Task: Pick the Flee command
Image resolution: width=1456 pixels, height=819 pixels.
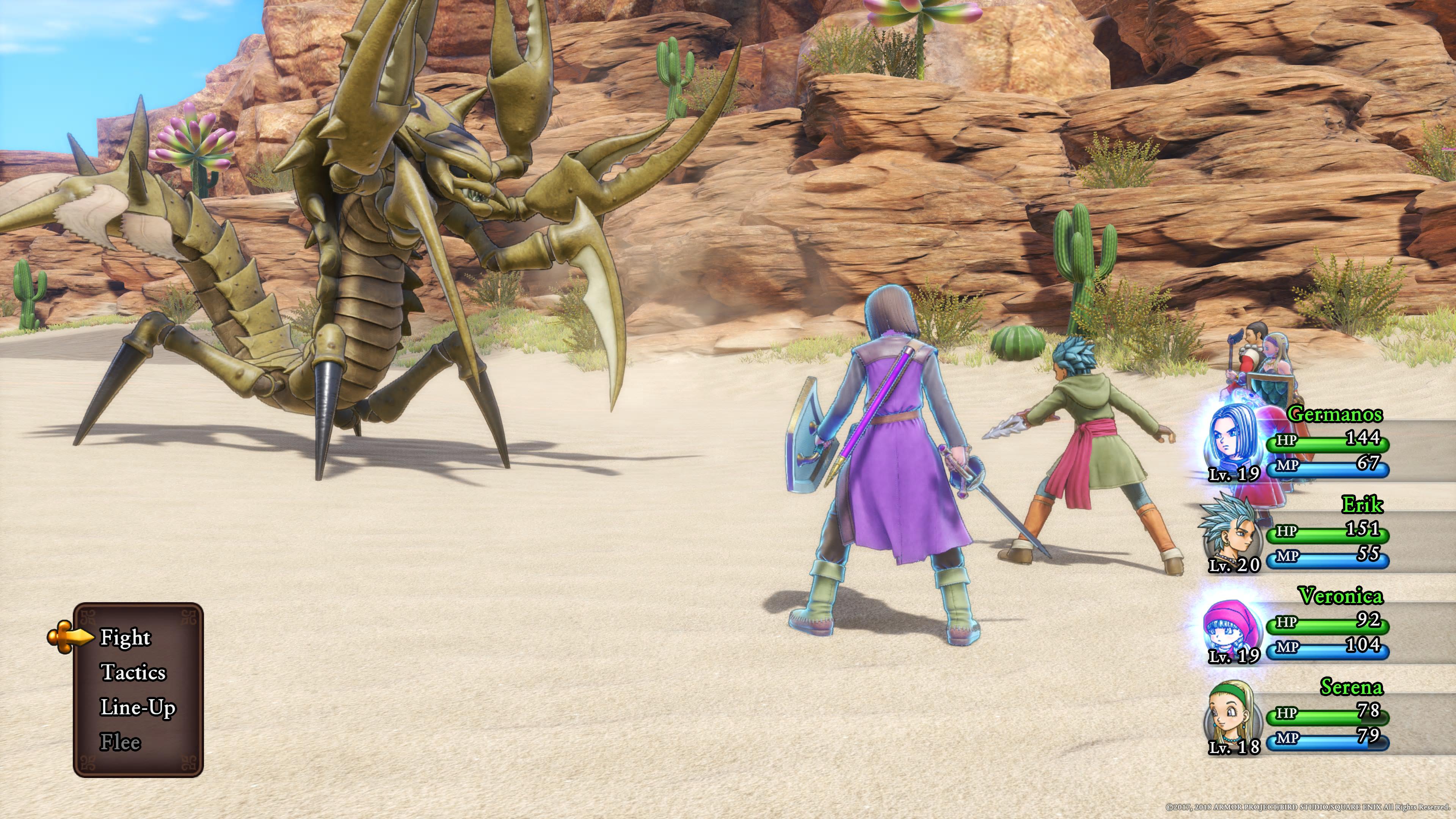Action: pyautogui.click(x=120, y=742)
